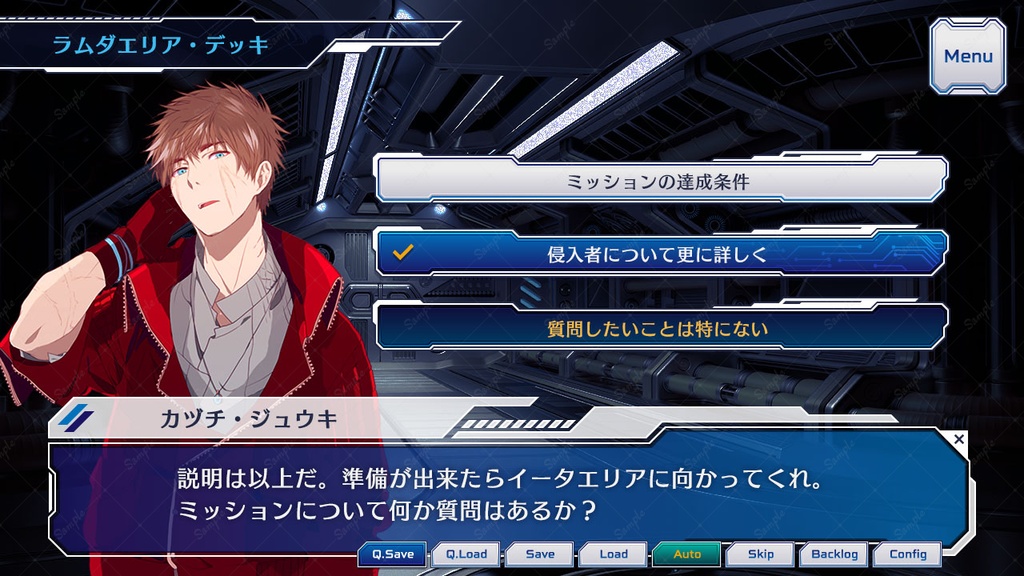Toggle Auto text advance
This screenshot has height=576, width=1024.
point(687,554)
